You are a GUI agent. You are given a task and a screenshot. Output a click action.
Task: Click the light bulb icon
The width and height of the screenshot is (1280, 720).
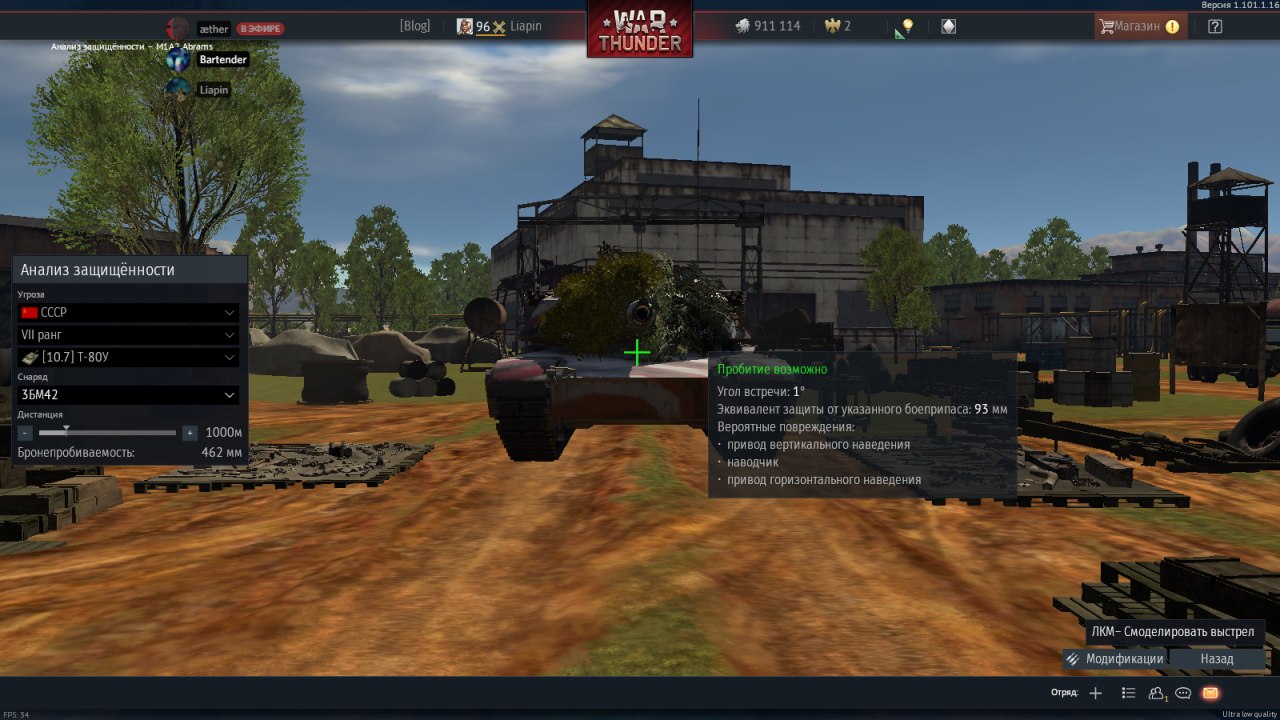click(x=907, y=26)
